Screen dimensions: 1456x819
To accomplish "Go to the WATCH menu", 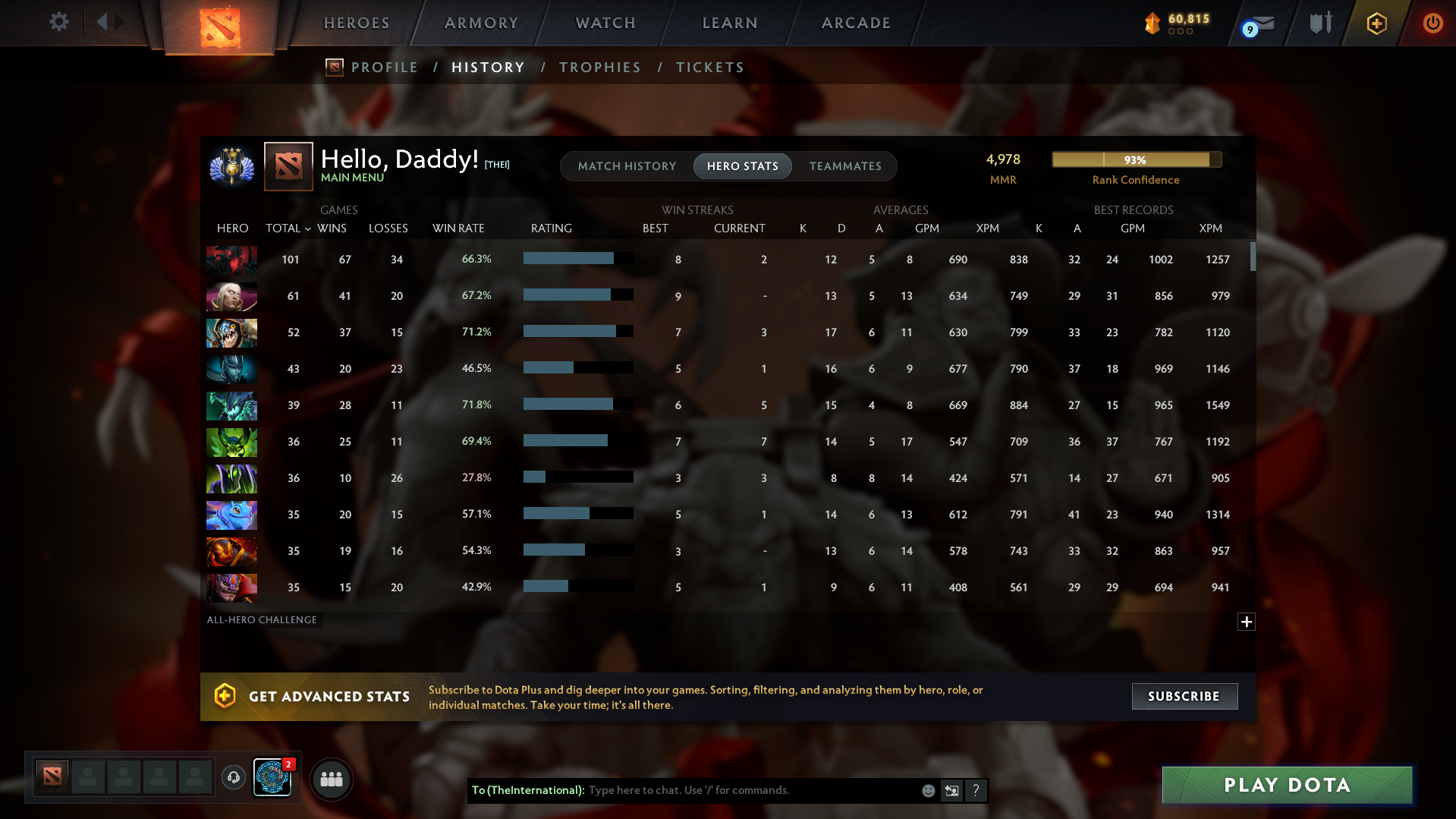I will click(604, 23).
